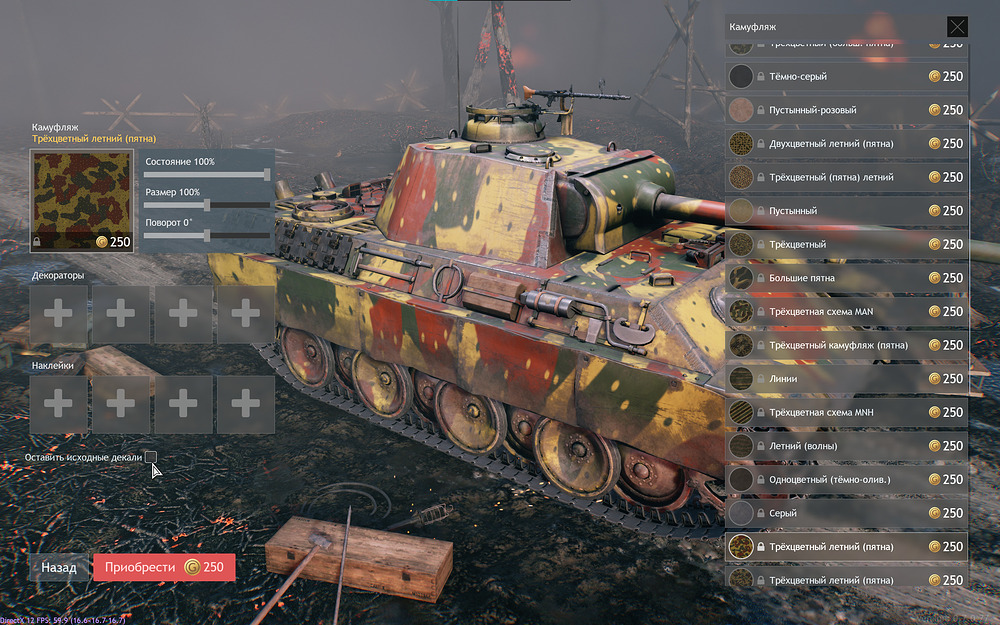Select the current camouflage preview thumbnail
The width and height of the screenshot is (1000, 625).
(82, 201)
